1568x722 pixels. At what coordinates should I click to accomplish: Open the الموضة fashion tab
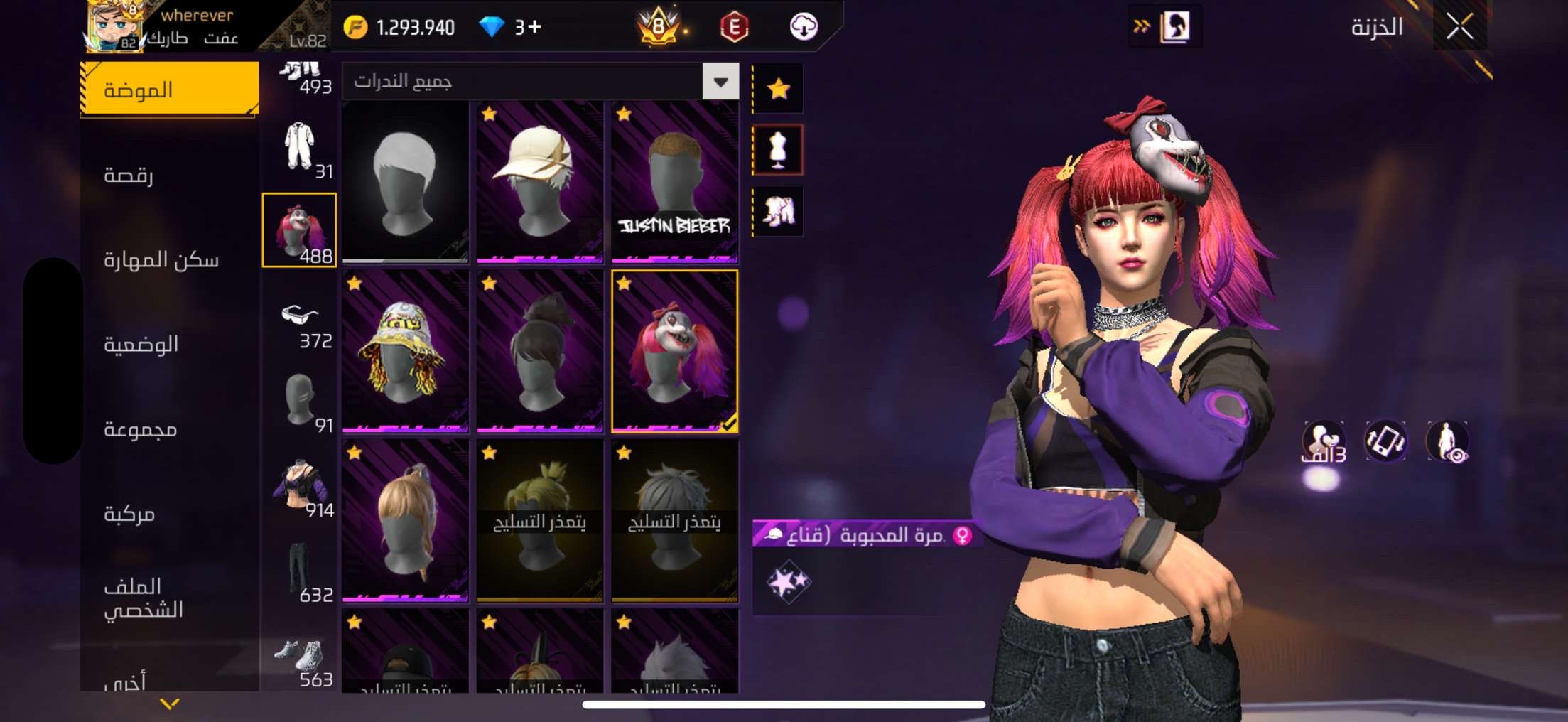[169, 90]
